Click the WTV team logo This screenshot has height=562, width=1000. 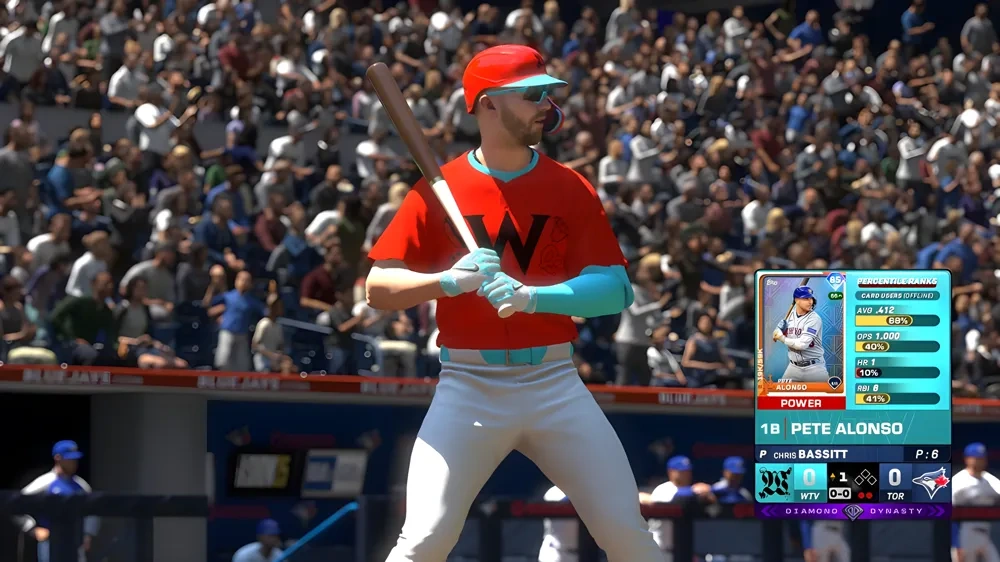[775, 482]
